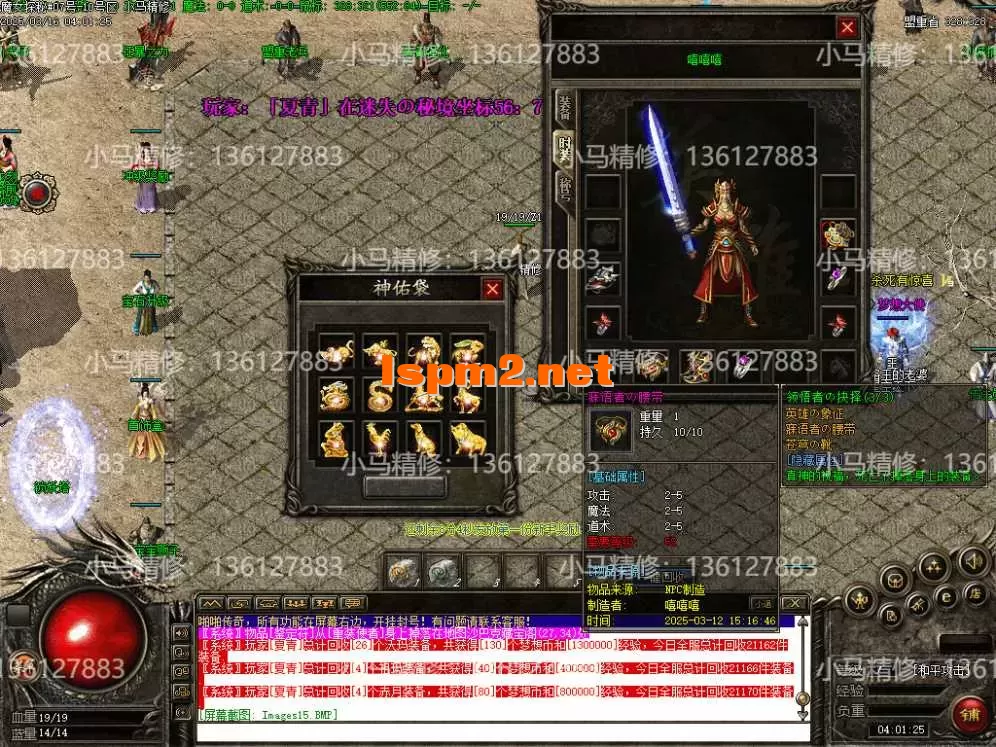Viewport: 996px width, 747px height.
Task: Switch to the 装备 equipment tab
Action: coord(565,106)
